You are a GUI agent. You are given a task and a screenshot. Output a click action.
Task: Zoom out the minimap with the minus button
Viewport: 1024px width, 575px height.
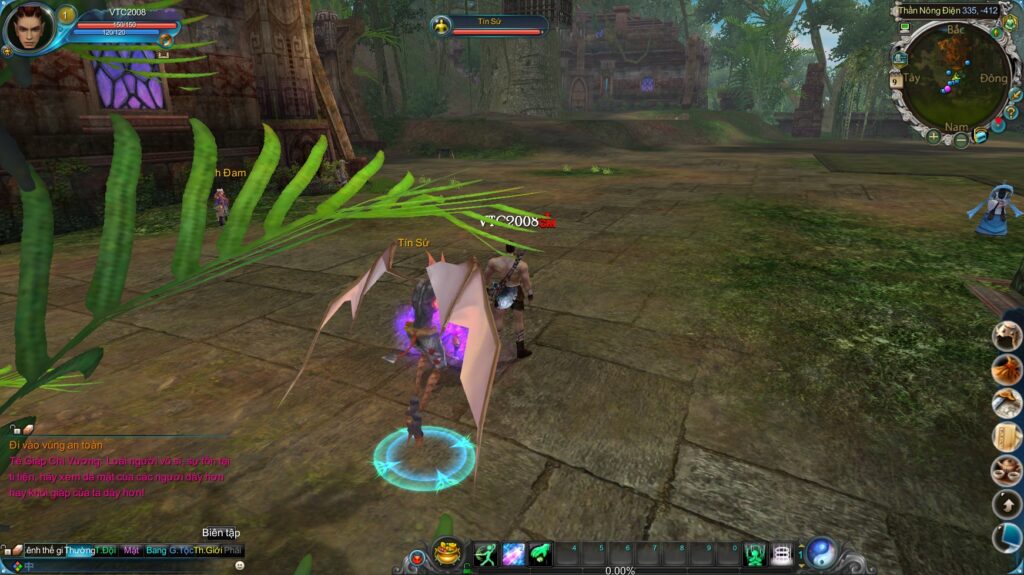click(x=961, y=141)
